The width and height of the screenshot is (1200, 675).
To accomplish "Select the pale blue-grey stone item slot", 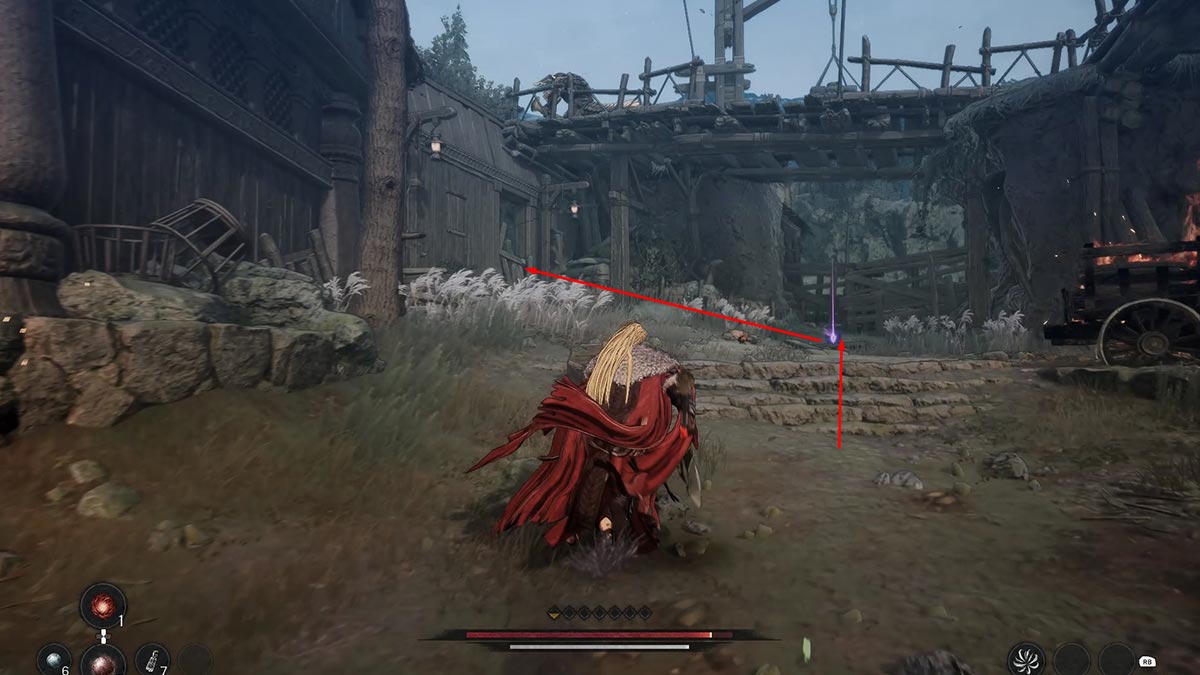I will (53, 660).
